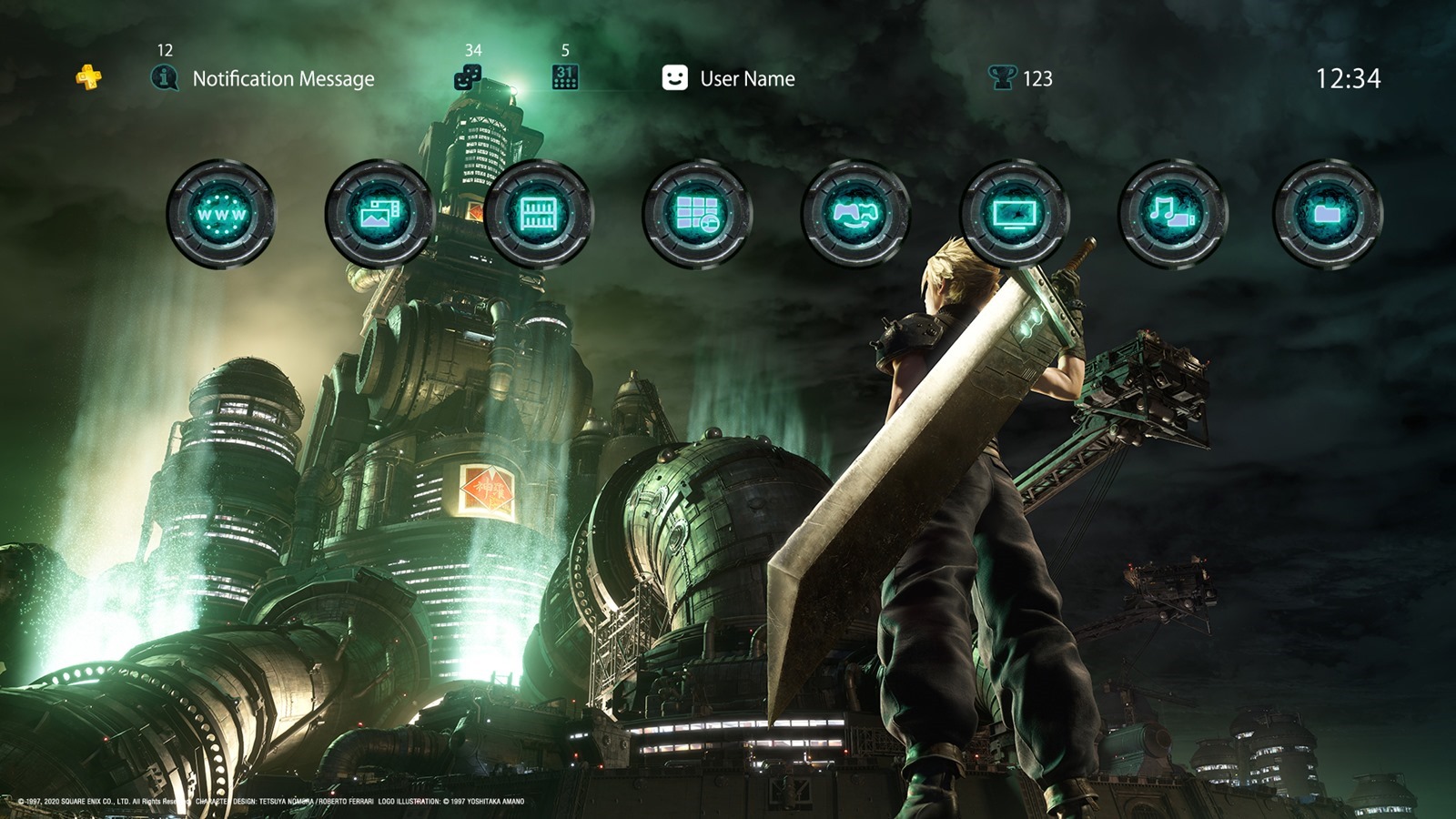1456x819 pixels.
Task: Open the two-controllers icon
Action: point(855,215)
